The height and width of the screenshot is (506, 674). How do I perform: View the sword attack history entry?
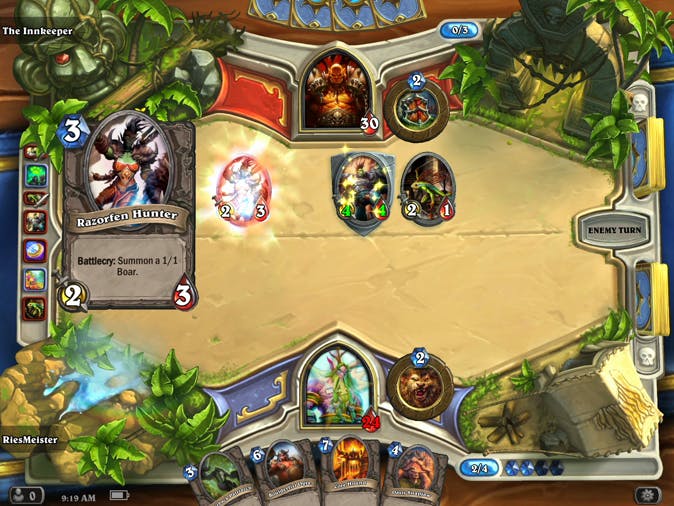pos(35,198)
